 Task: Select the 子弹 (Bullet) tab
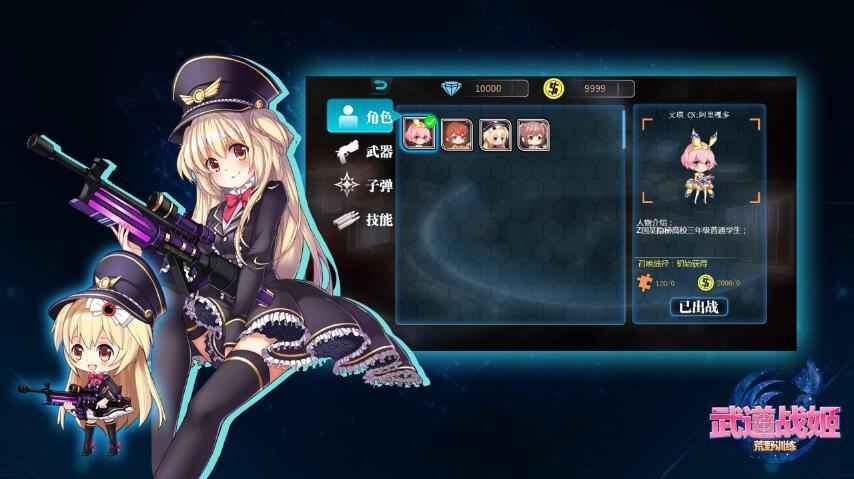point(364,185)
